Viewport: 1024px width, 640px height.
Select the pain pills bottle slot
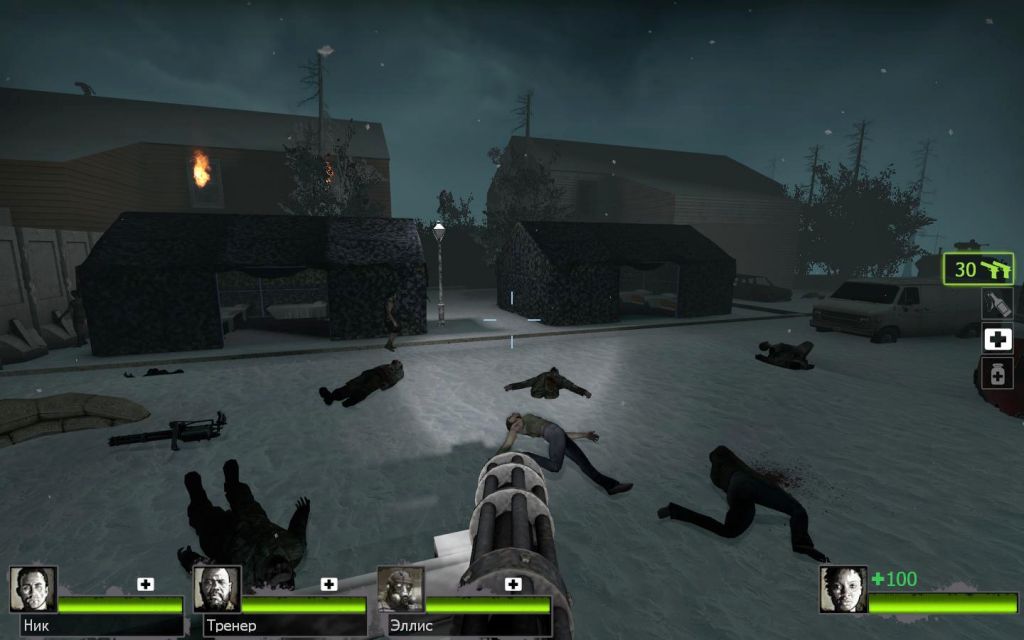996,374
